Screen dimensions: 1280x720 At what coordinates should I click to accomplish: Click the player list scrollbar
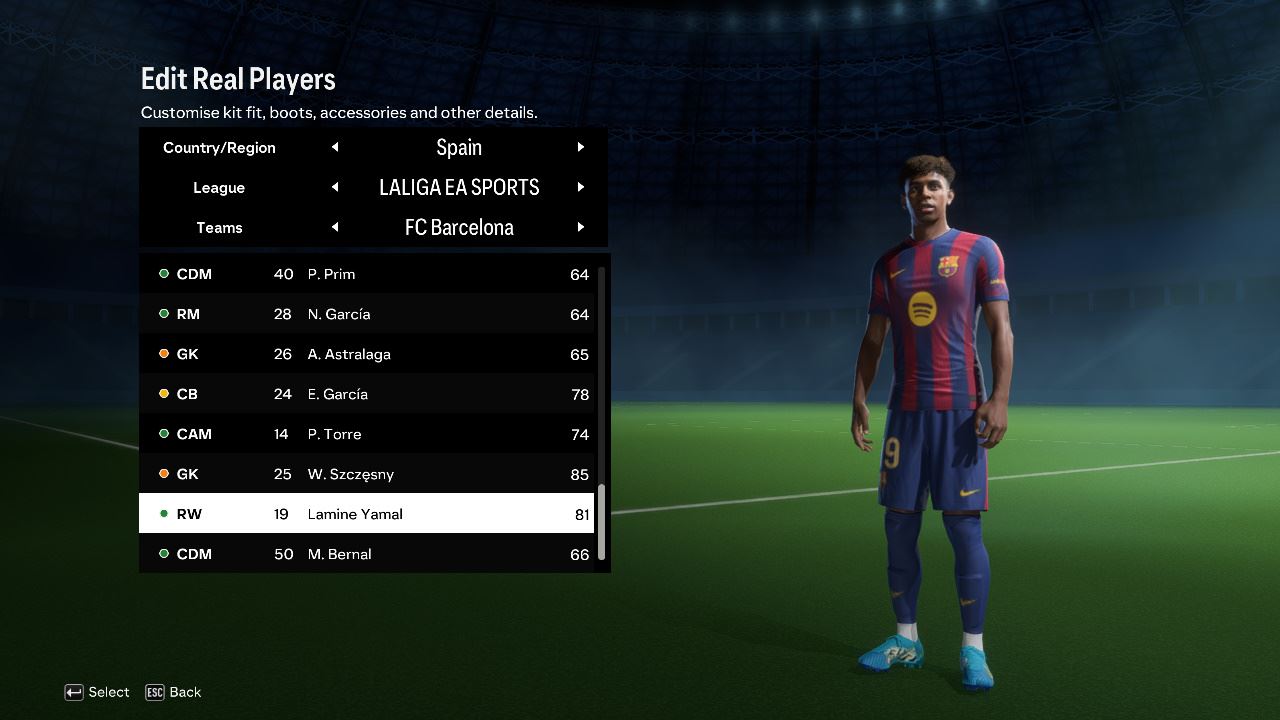602,521
